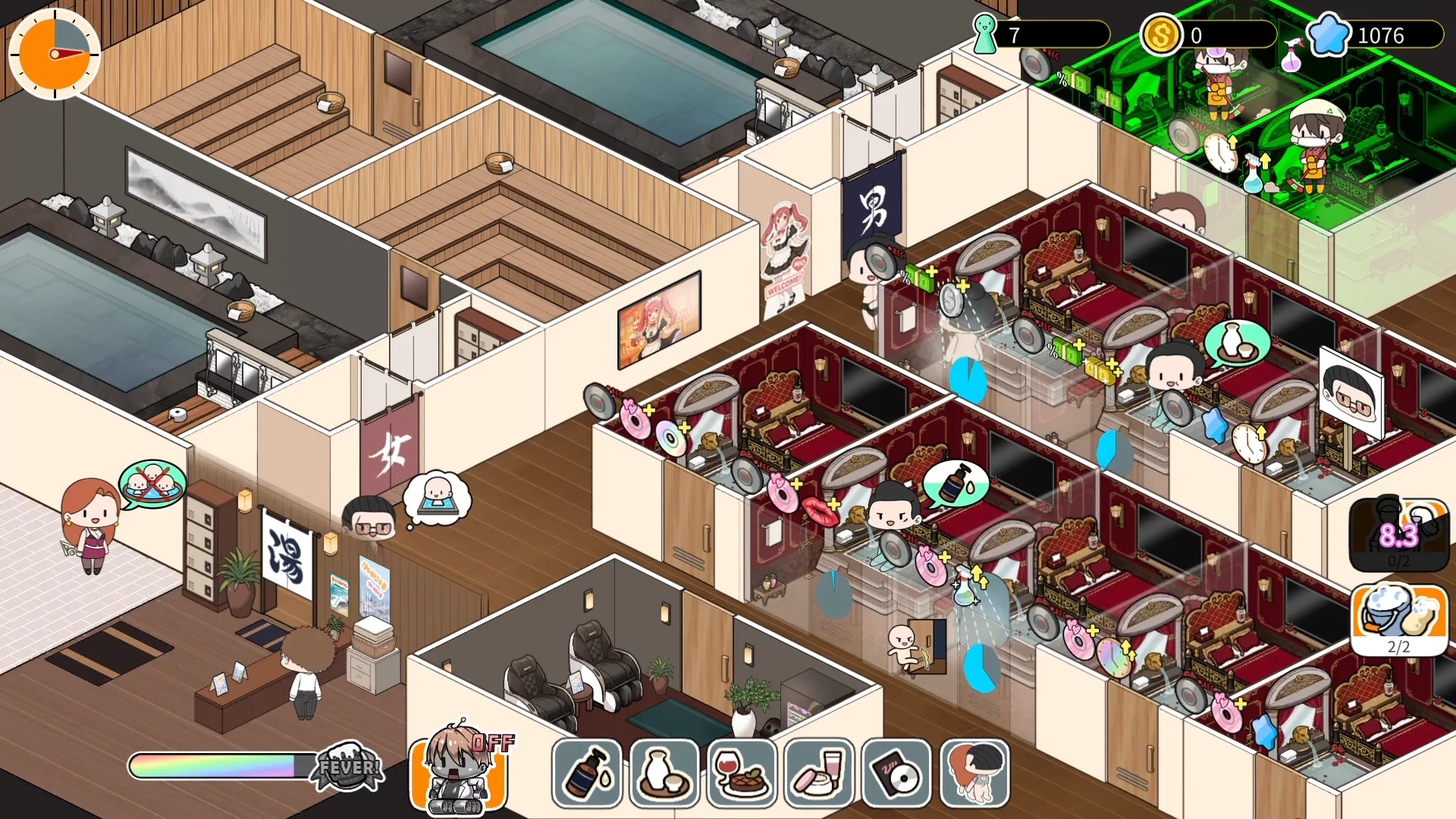Screen dimensions: 1456x819
Task: Use the soapy bucket and sponge skill
Action: click(x=1399, y=618)
